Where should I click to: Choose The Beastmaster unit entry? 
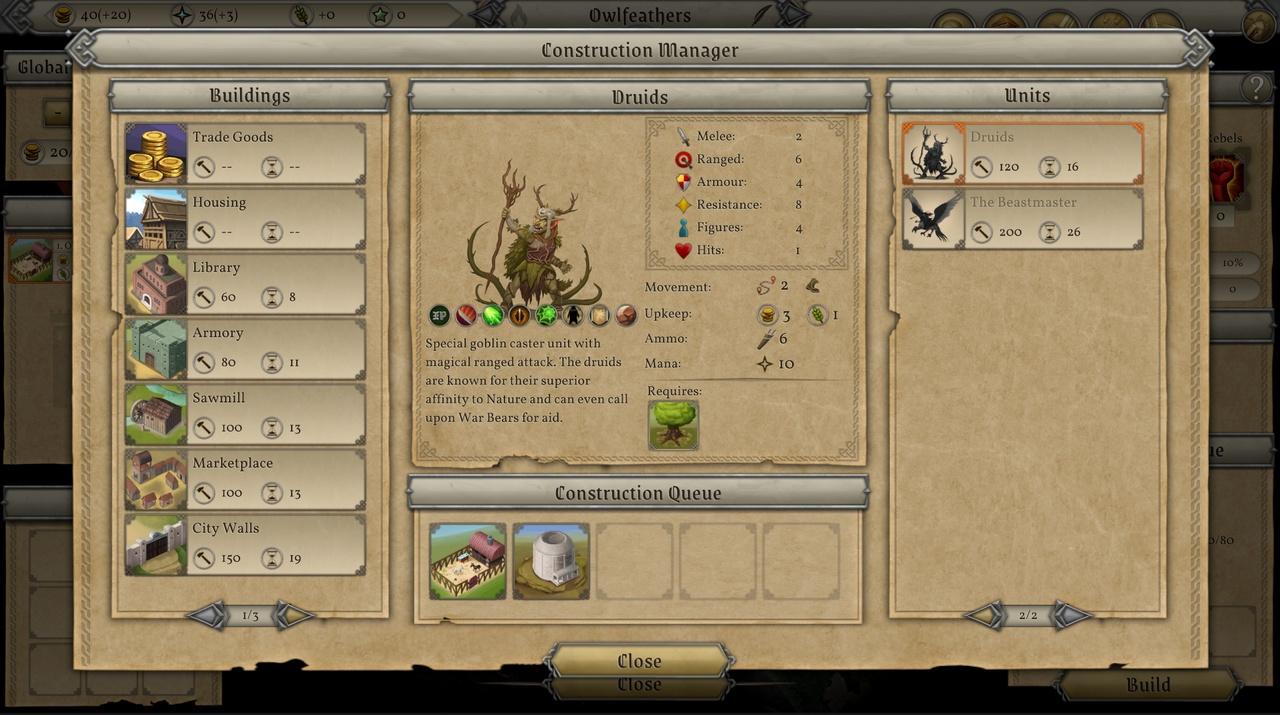pos(1022,218)
